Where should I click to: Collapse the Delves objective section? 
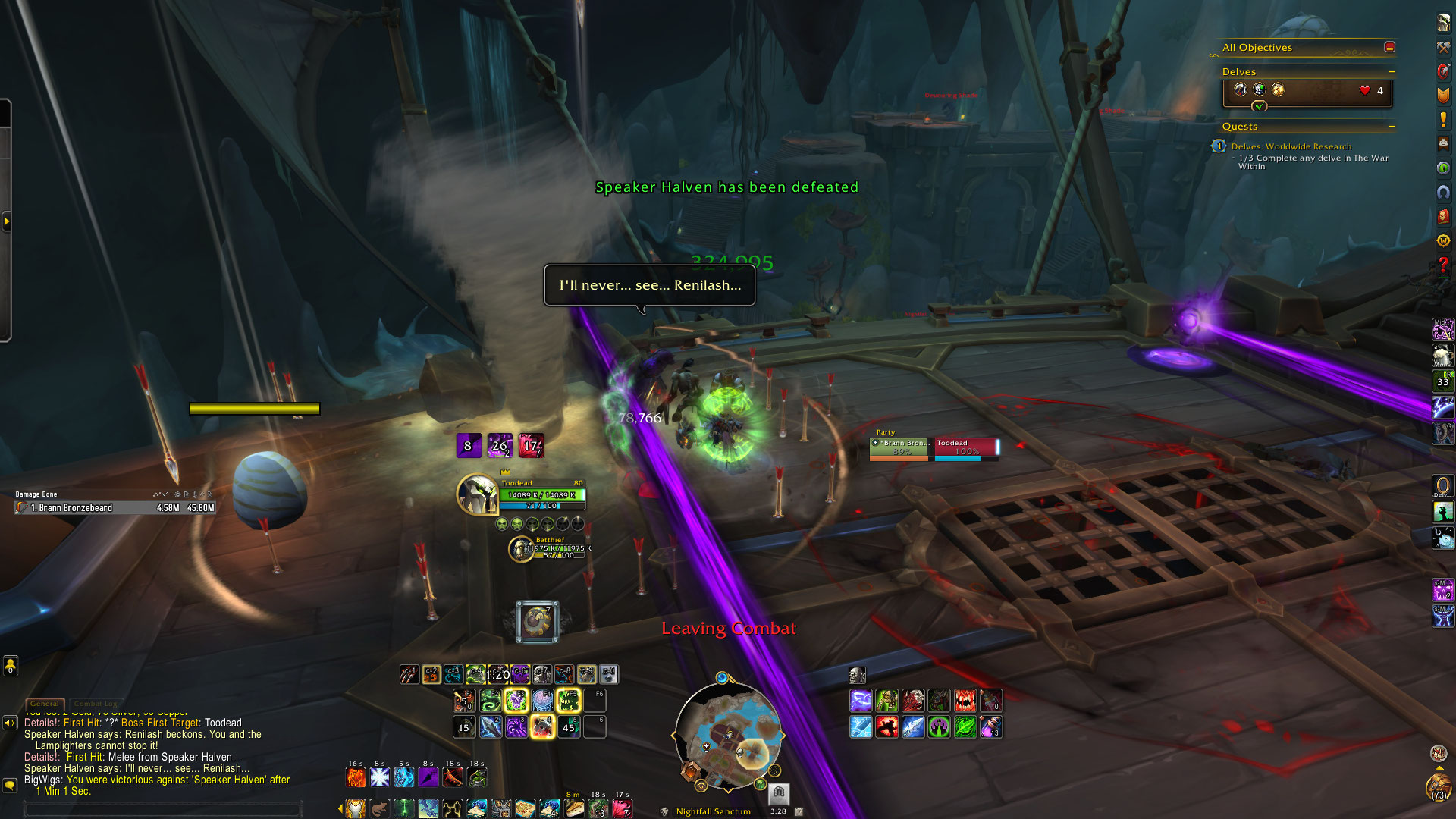click(1392, 72)
